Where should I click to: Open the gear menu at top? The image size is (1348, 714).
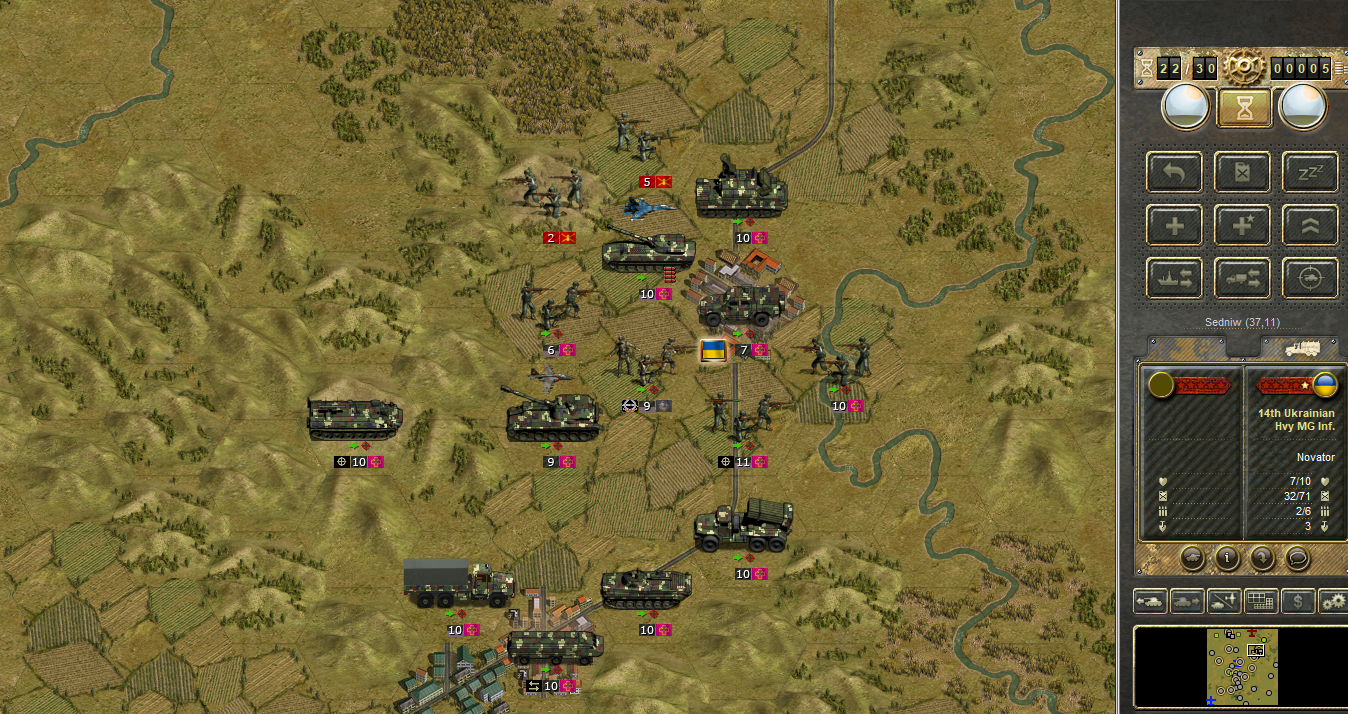coord(1243,67)
